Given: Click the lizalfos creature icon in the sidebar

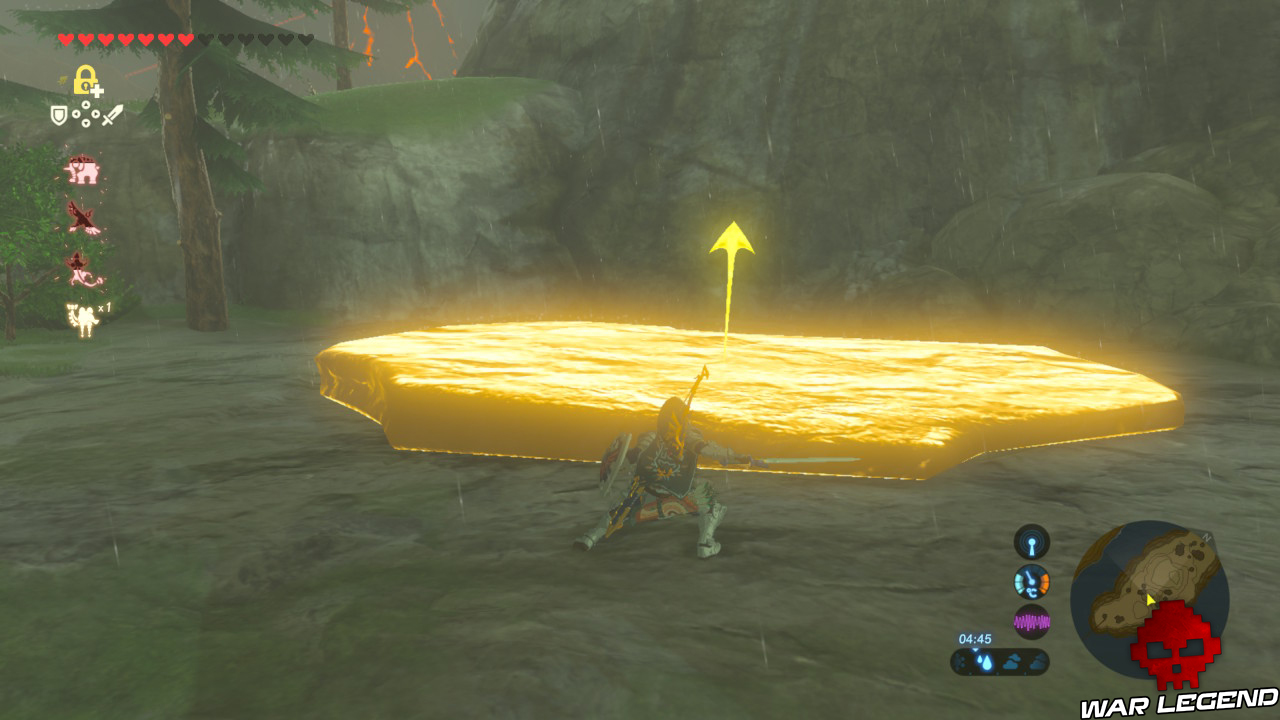Looking at the screenshot, I should coord(80,268).
